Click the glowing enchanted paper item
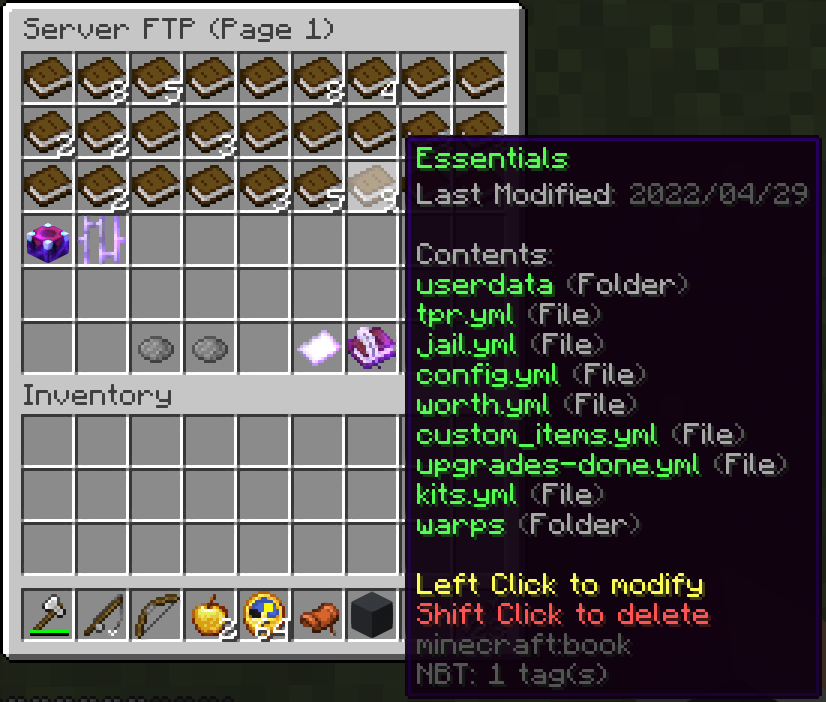This screenshot has width=826, height=702. click(318, 348)
